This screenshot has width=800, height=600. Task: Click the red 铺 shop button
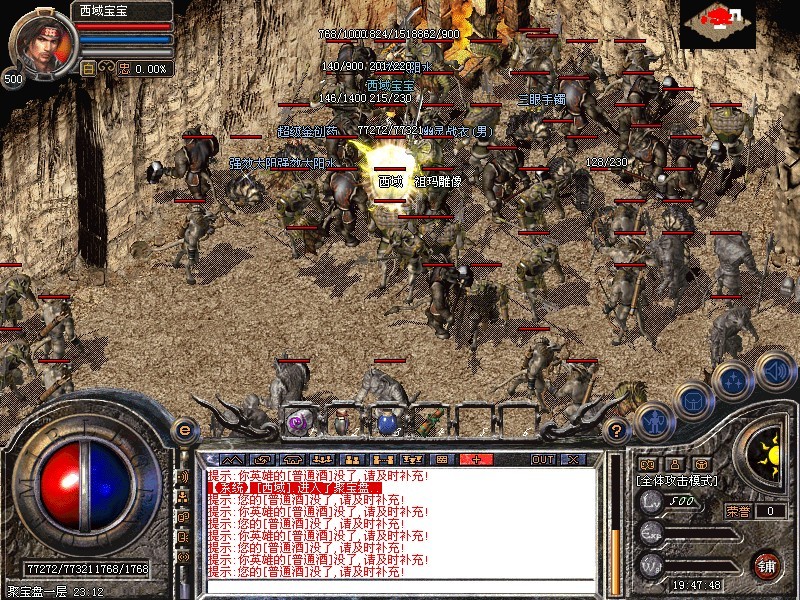(x=767, y=563)
